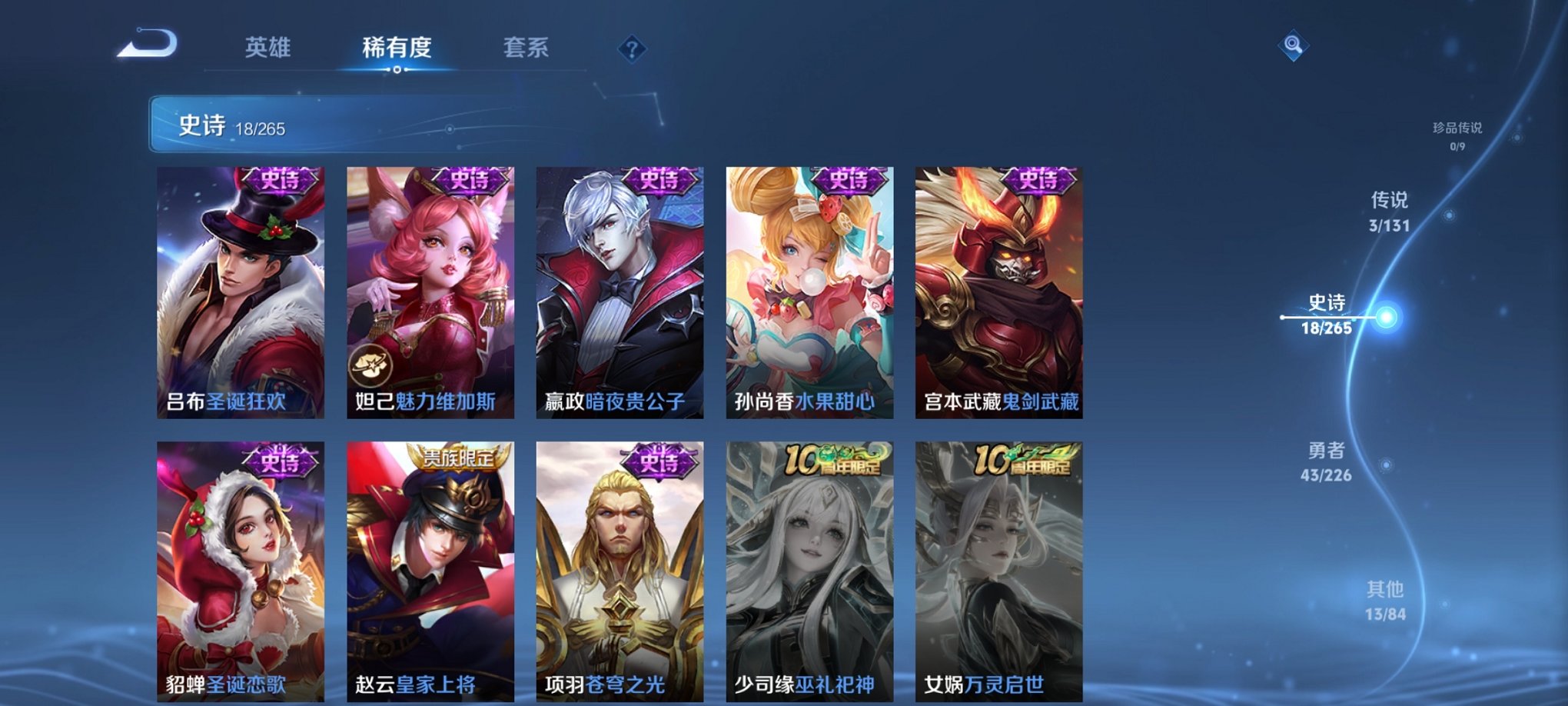Click the 史诗 badge on 吕布's skin card
The height and width of the screenshot is (706, 1568).
pos(280,181)
